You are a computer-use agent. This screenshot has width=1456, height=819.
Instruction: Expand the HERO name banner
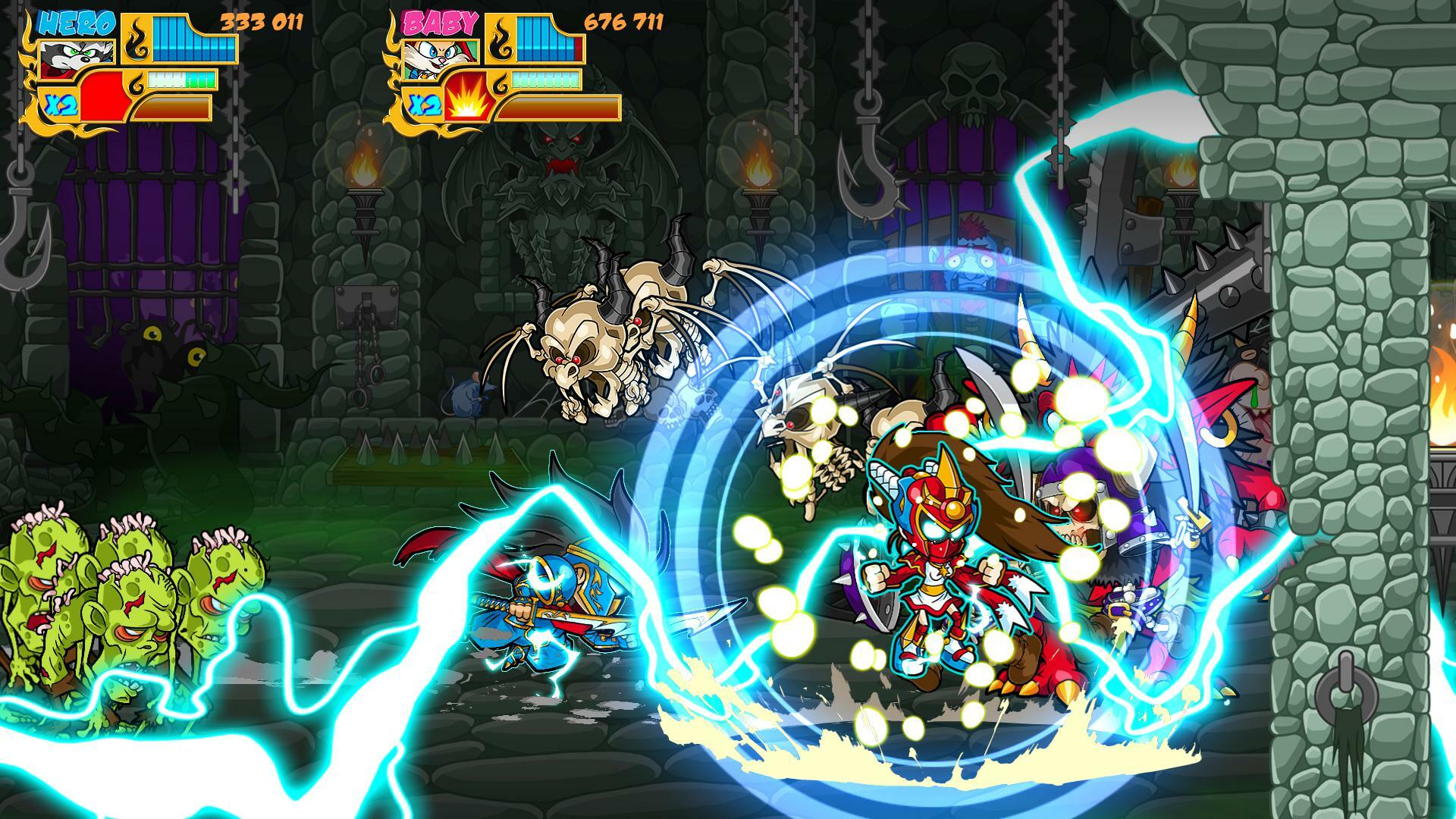point(76,23)
